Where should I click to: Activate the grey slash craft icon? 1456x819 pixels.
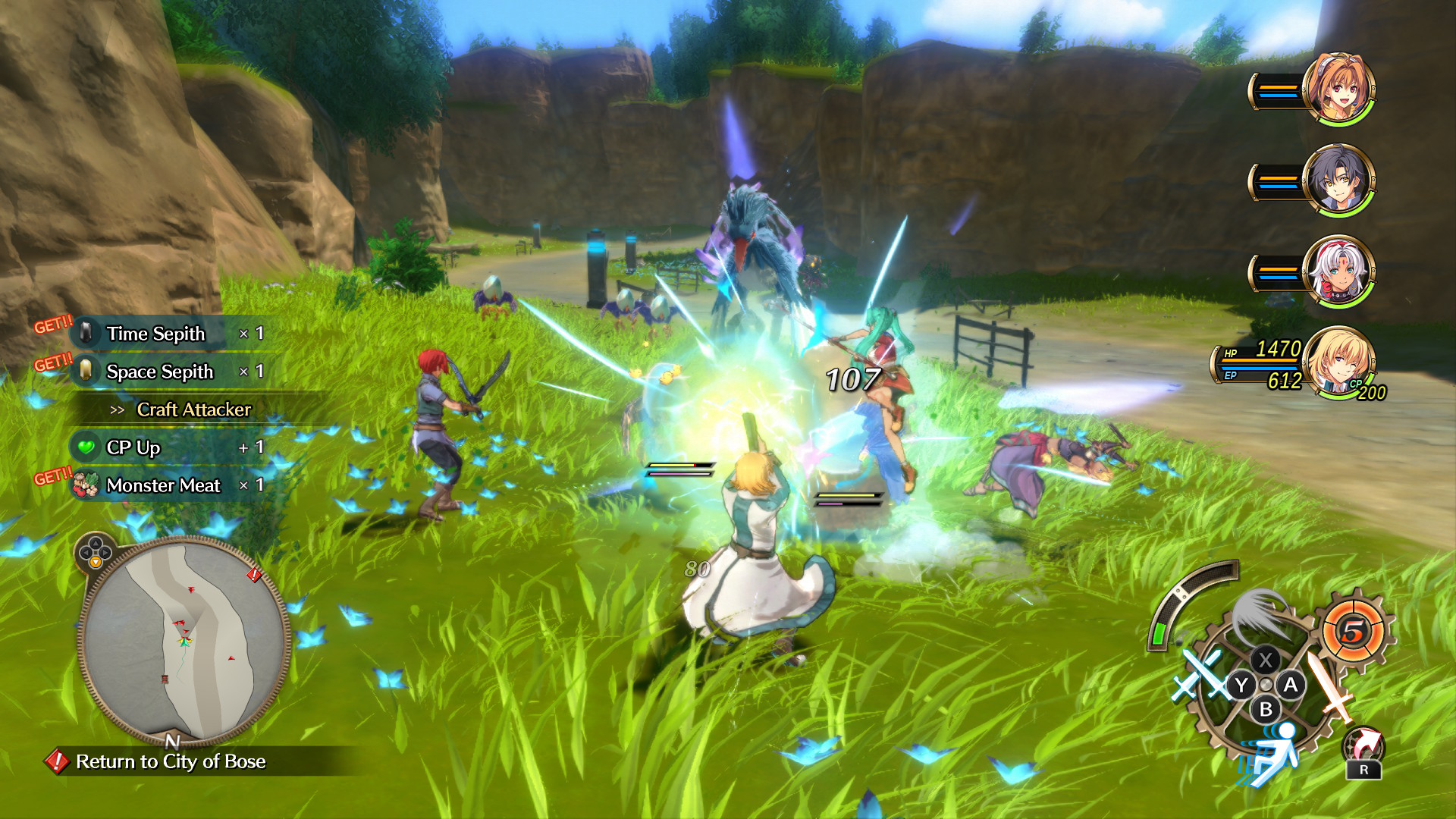[1259, 614]
